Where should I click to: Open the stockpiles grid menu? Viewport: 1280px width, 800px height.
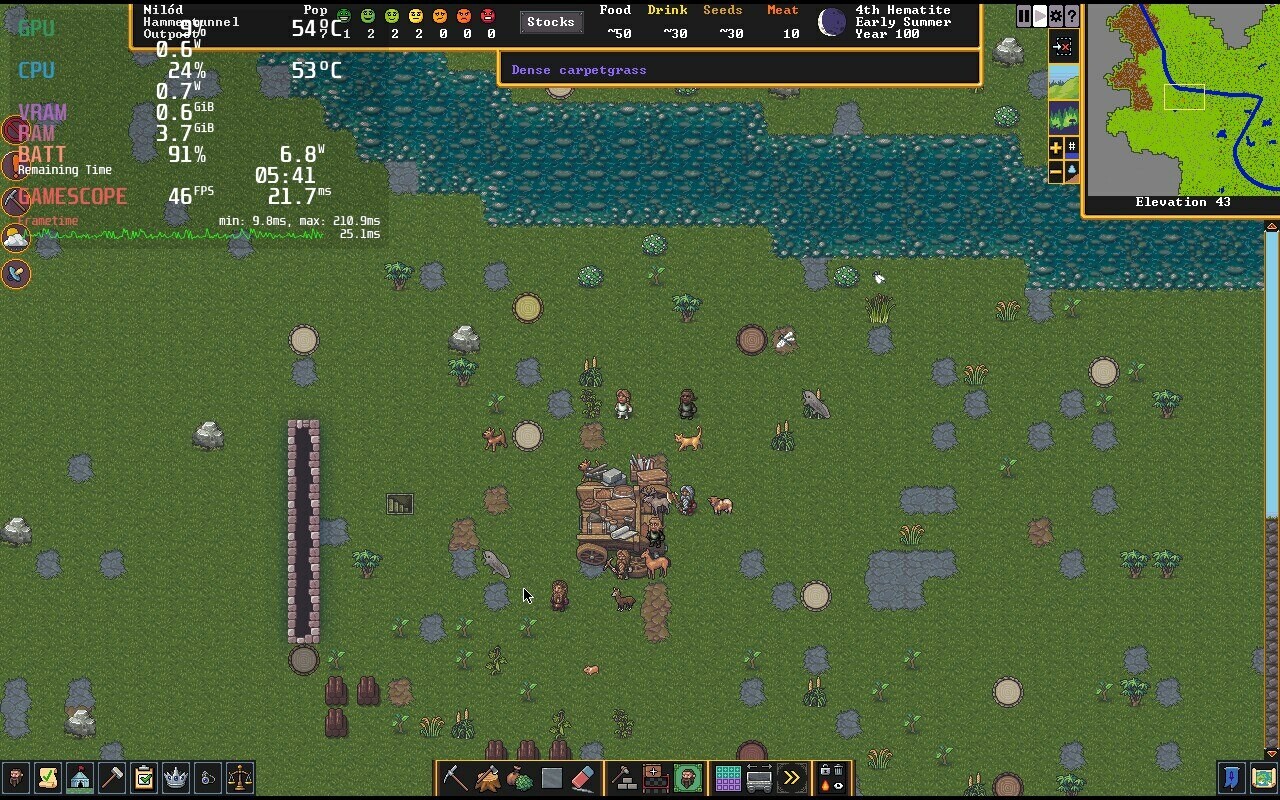click(727, 777)
